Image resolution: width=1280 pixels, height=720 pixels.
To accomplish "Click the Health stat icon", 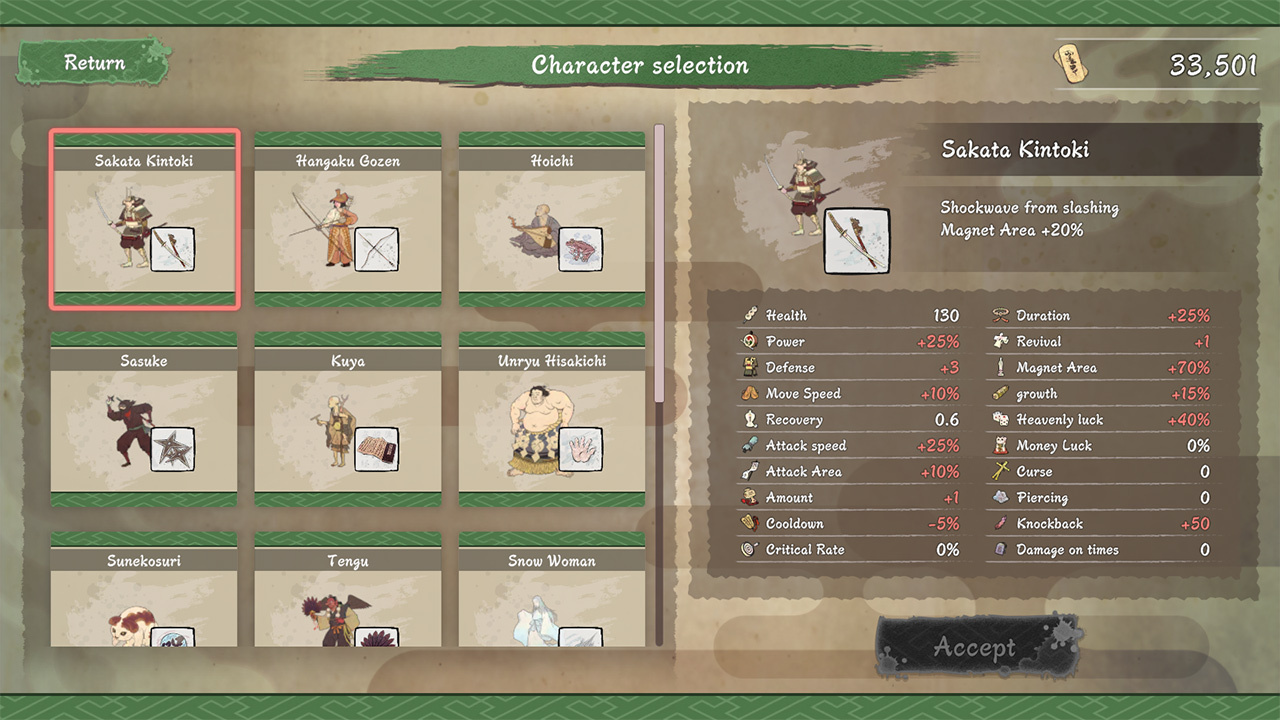I will pos(750,315).
